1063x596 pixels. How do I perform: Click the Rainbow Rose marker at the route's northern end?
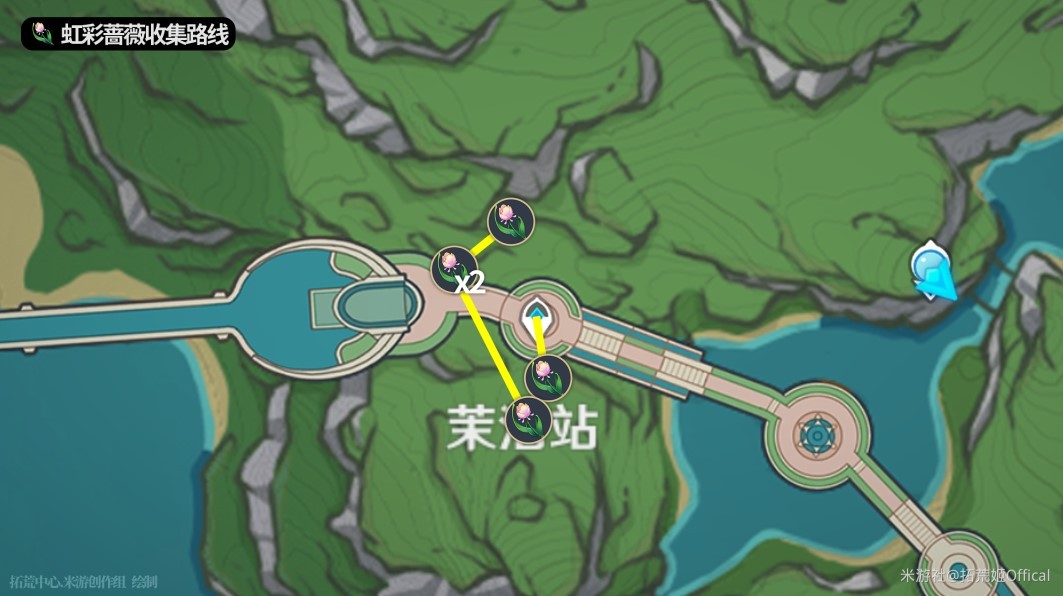coord(510,220)
